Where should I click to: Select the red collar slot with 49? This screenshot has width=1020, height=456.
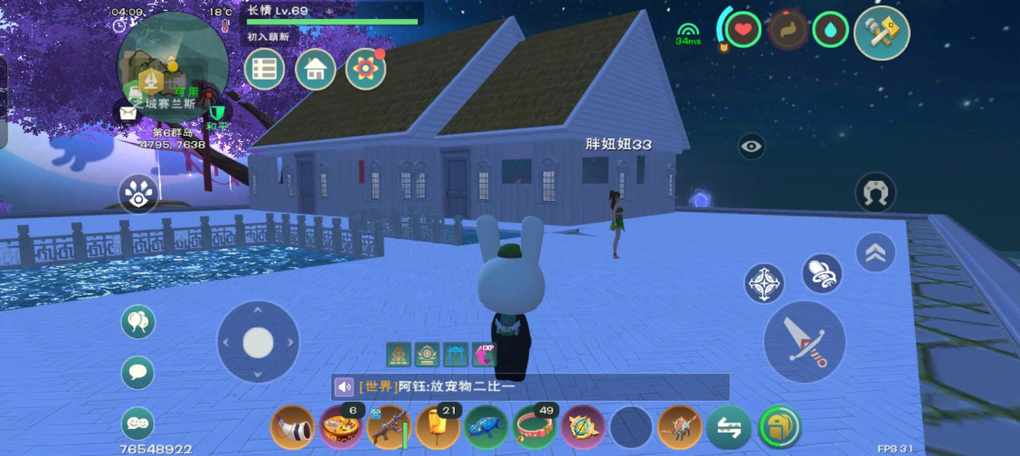(x=535, y=427)
